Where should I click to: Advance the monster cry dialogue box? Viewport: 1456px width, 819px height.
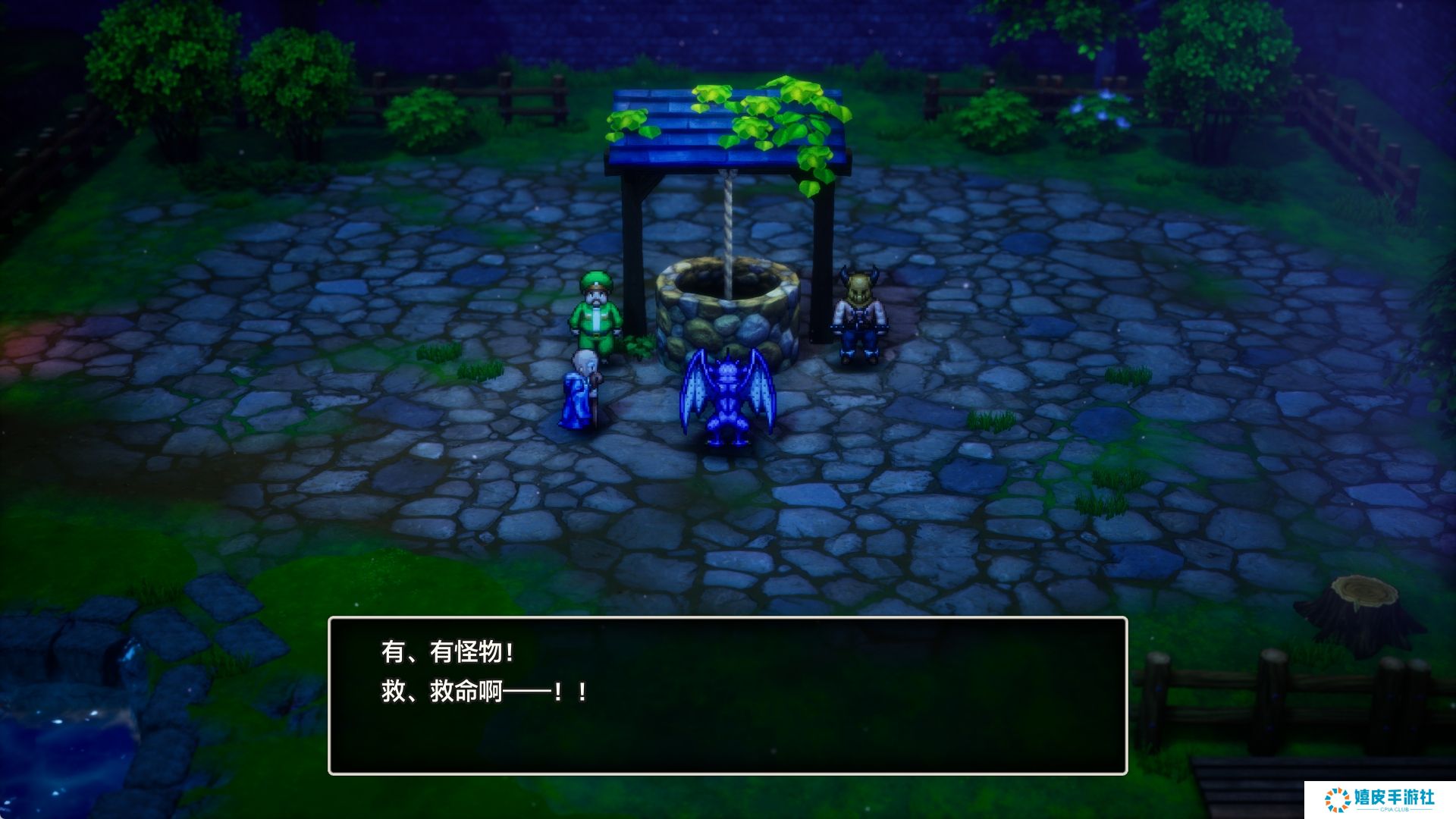(727, 695)
